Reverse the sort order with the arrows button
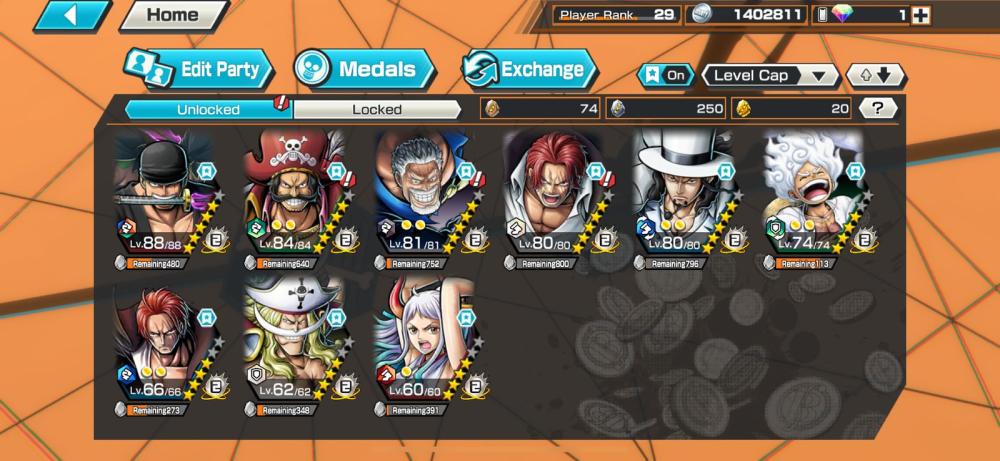The image size is (1000, 461). coord(876,75)
